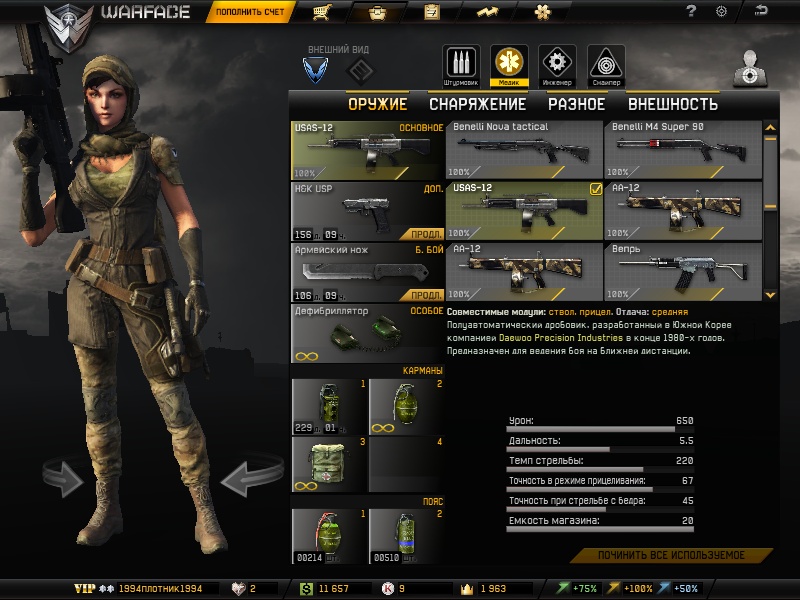The height and width of the screenshot is (600, 800).
Task: Select the H&K USP secondary weapon slot
Action: (x=367, y=211)
